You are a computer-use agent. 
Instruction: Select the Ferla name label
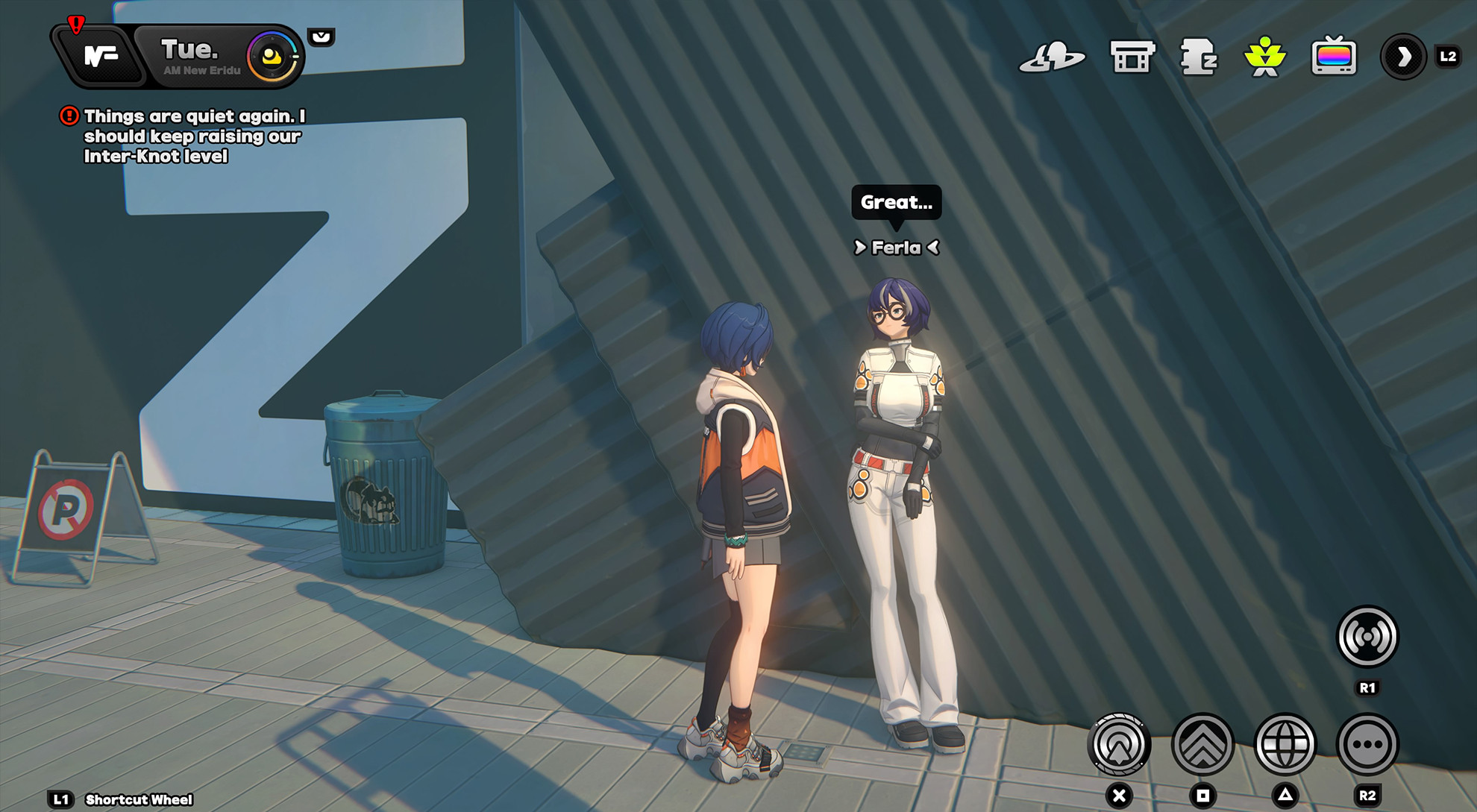896,248
